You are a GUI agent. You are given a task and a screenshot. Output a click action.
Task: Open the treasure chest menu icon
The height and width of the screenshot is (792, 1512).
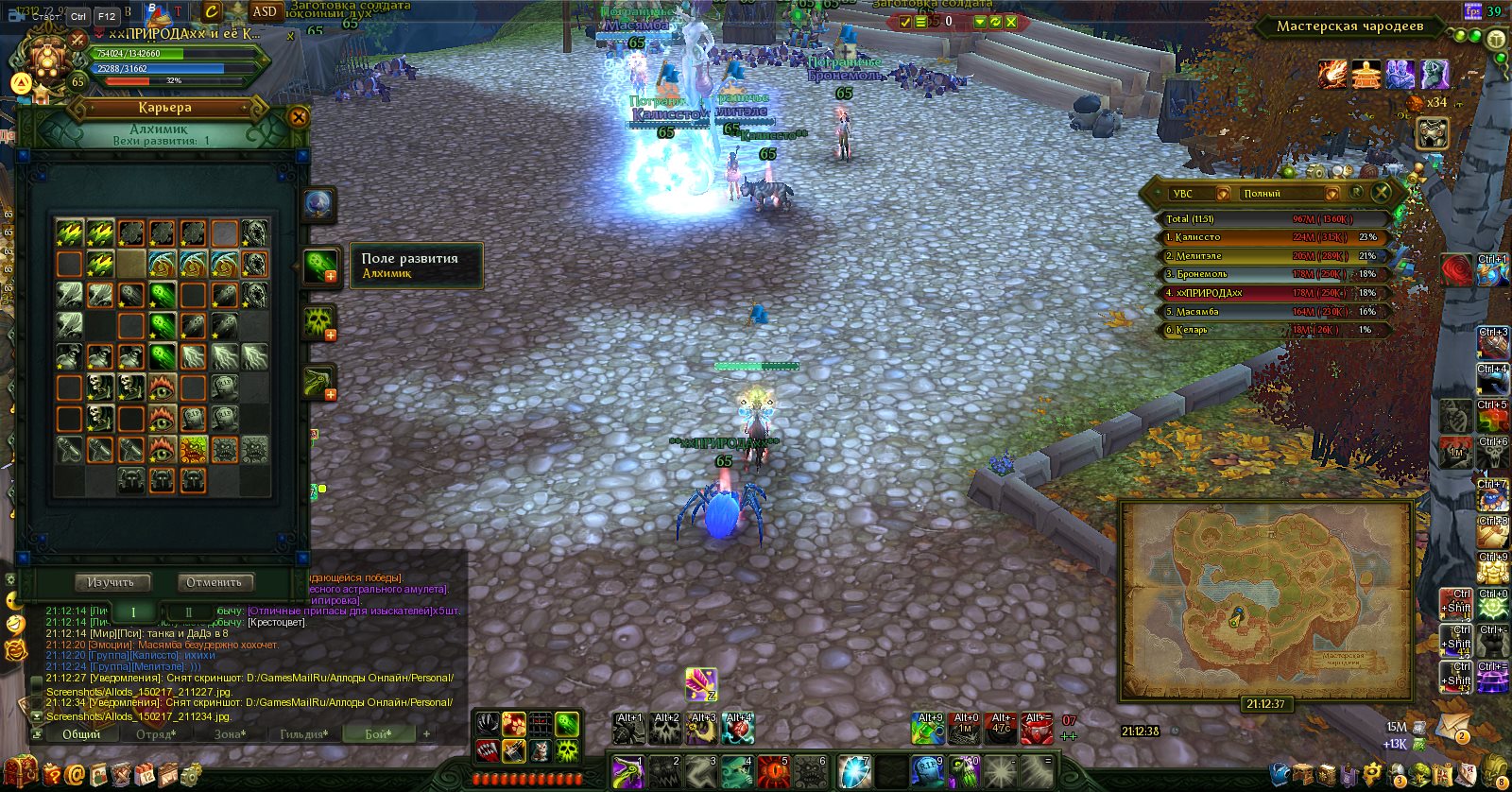pyautogui.click(x=21, y=772)
